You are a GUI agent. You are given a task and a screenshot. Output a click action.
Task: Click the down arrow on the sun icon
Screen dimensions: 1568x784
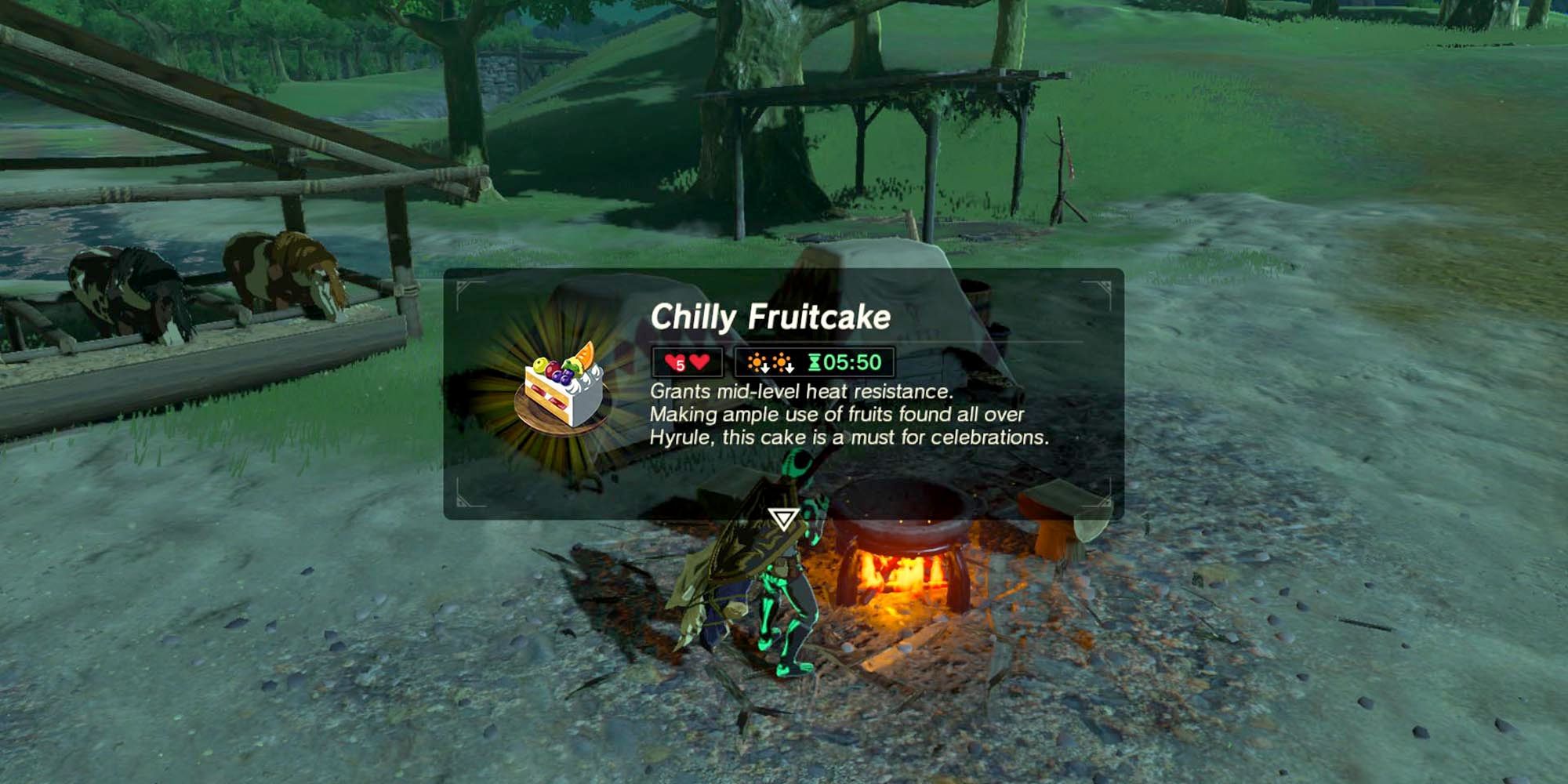click(x=765, y=368)
